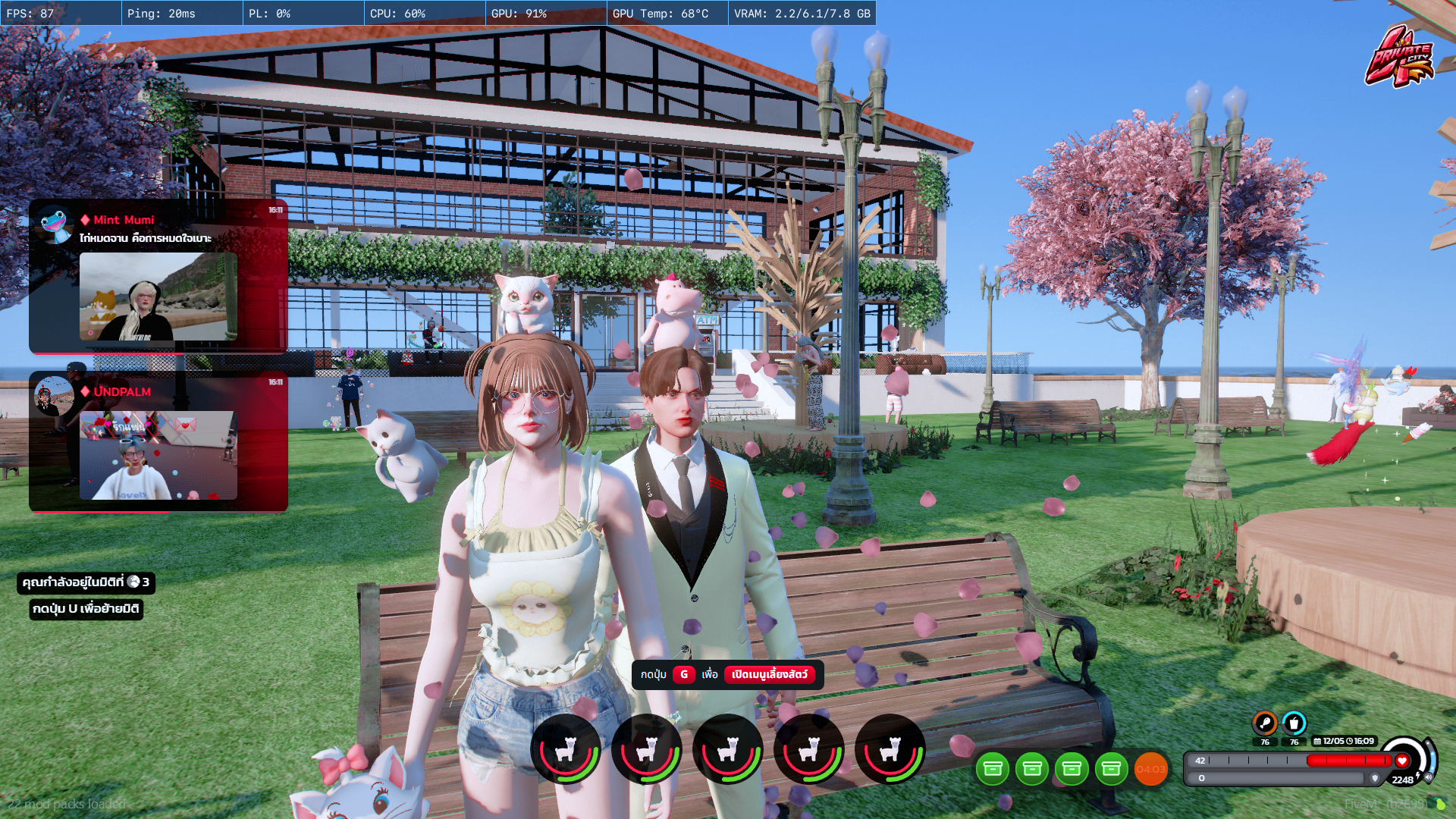Toggle the speaker voice icon
Screen dimensions: 1456x819
click(1429, 777)
